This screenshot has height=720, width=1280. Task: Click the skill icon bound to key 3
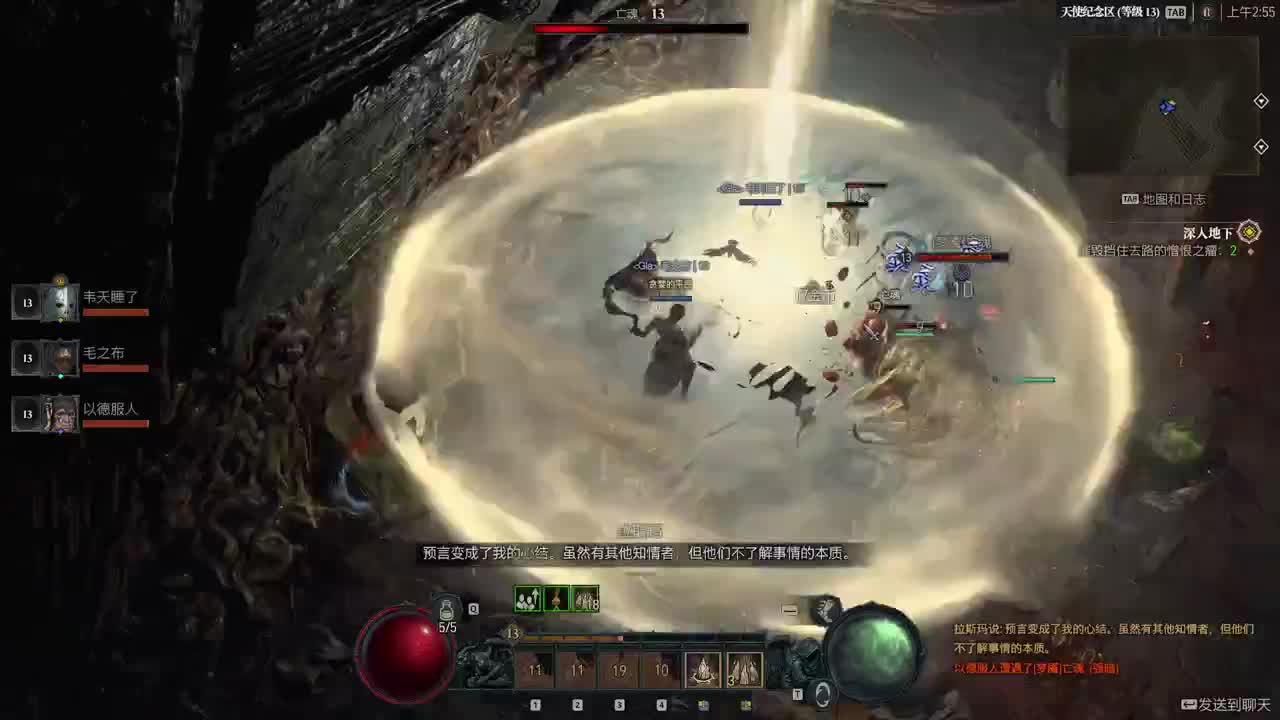coord(617,668)
